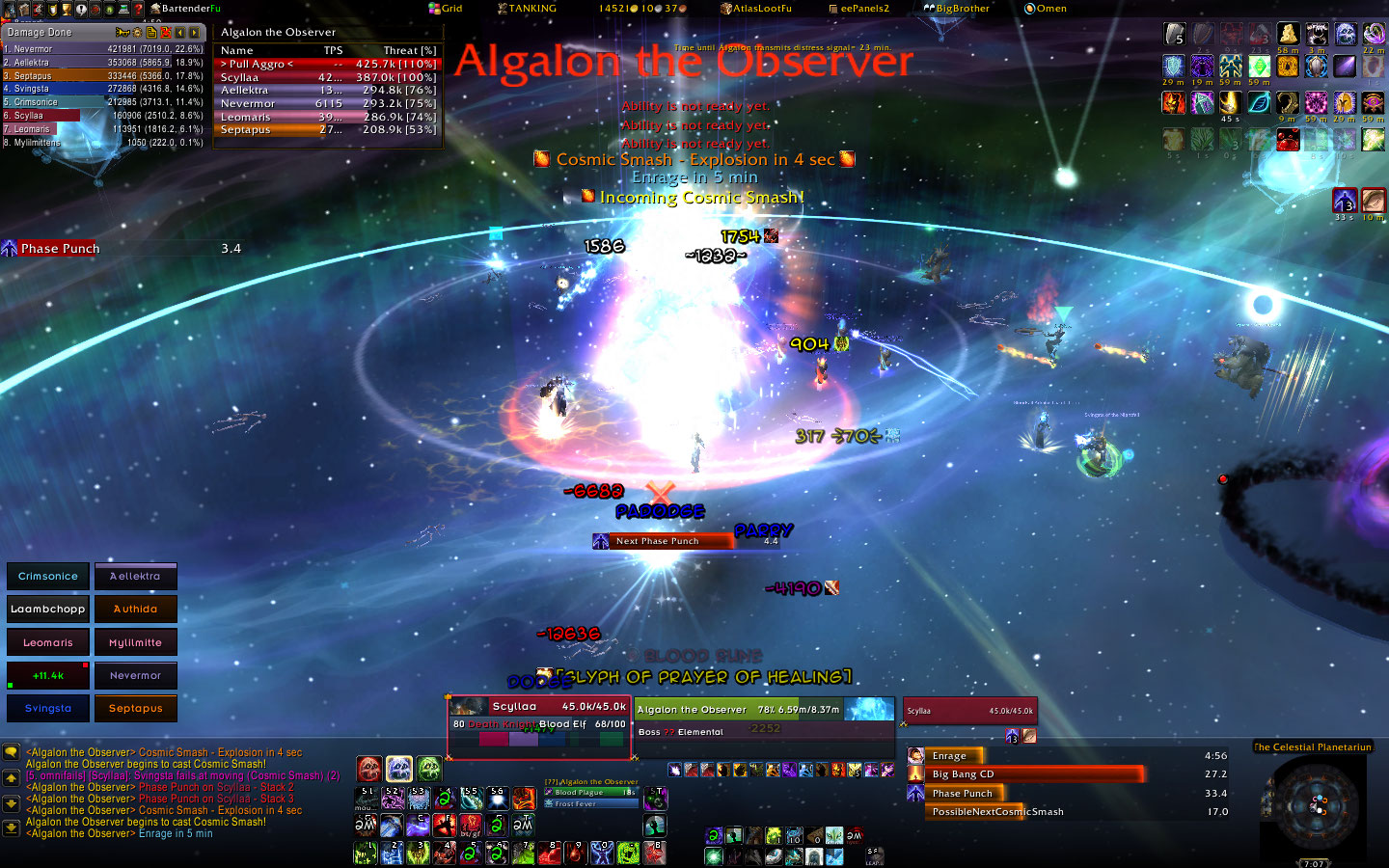Select Crimsonice in the raid frames
The width and height of the screenshot is (1389, 868).
[48, 577]
